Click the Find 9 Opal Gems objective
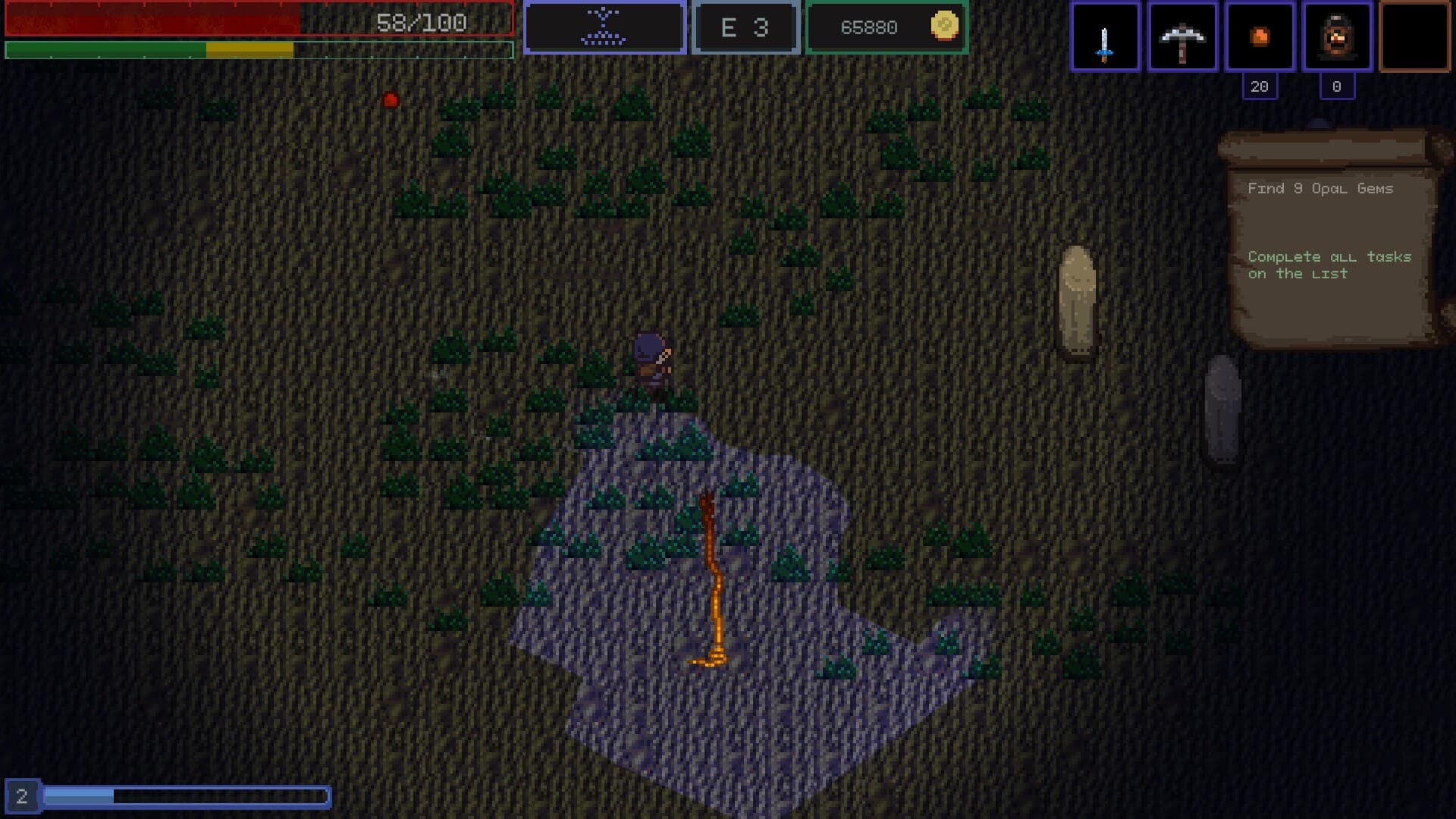 click(x=1320, y=189)
